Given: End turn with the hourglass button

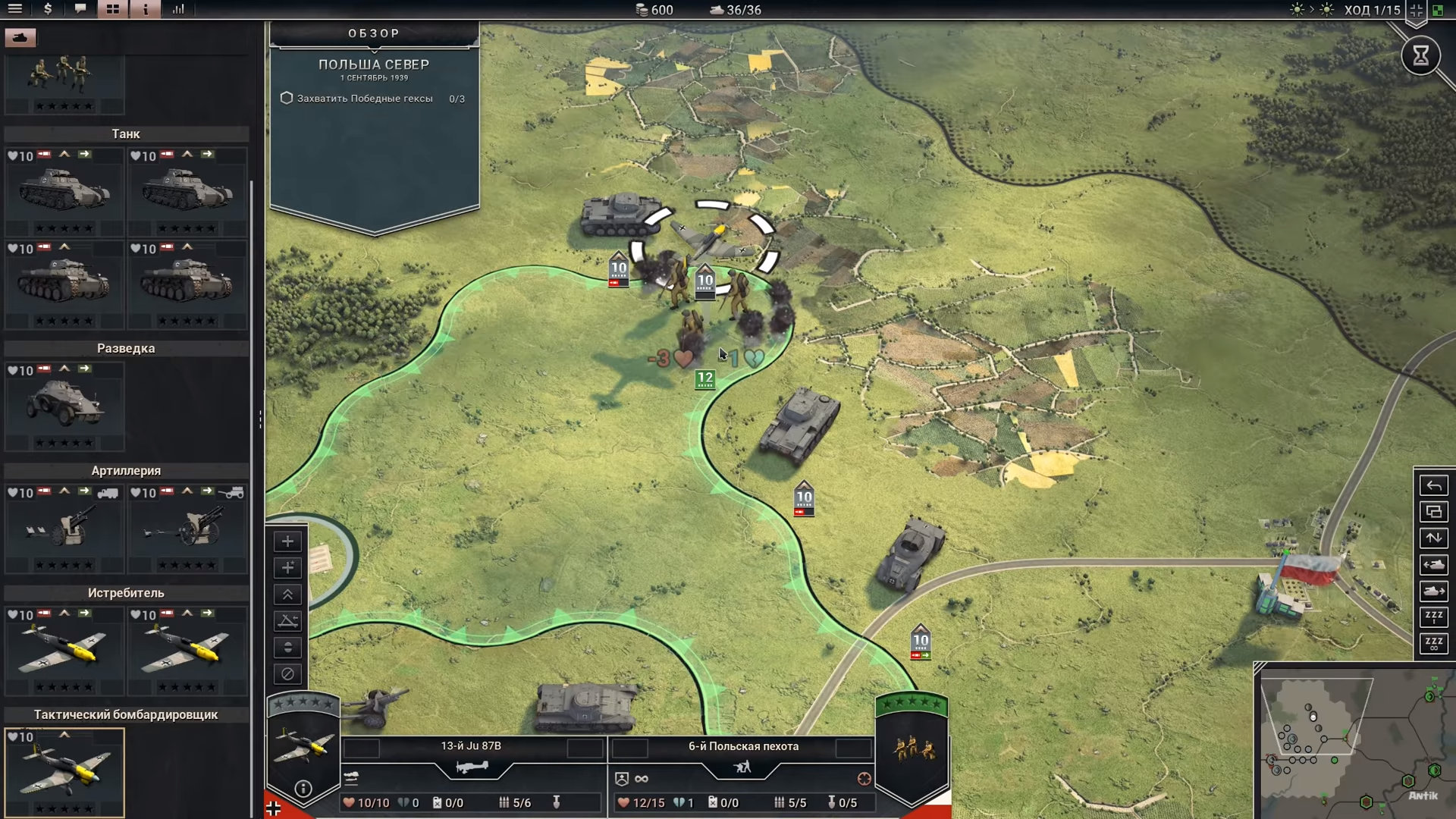Looking at the screenshot, I should click(x=1420, y=55).
